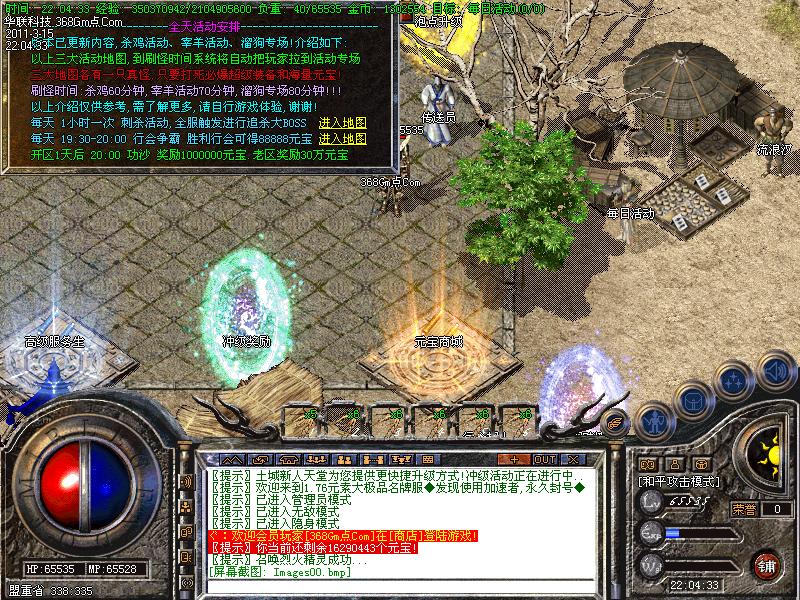The height and width of the screenshot is (600, 800).
Task: Enter the map for 行会争霸 event
Action: [x=342, y=138]
